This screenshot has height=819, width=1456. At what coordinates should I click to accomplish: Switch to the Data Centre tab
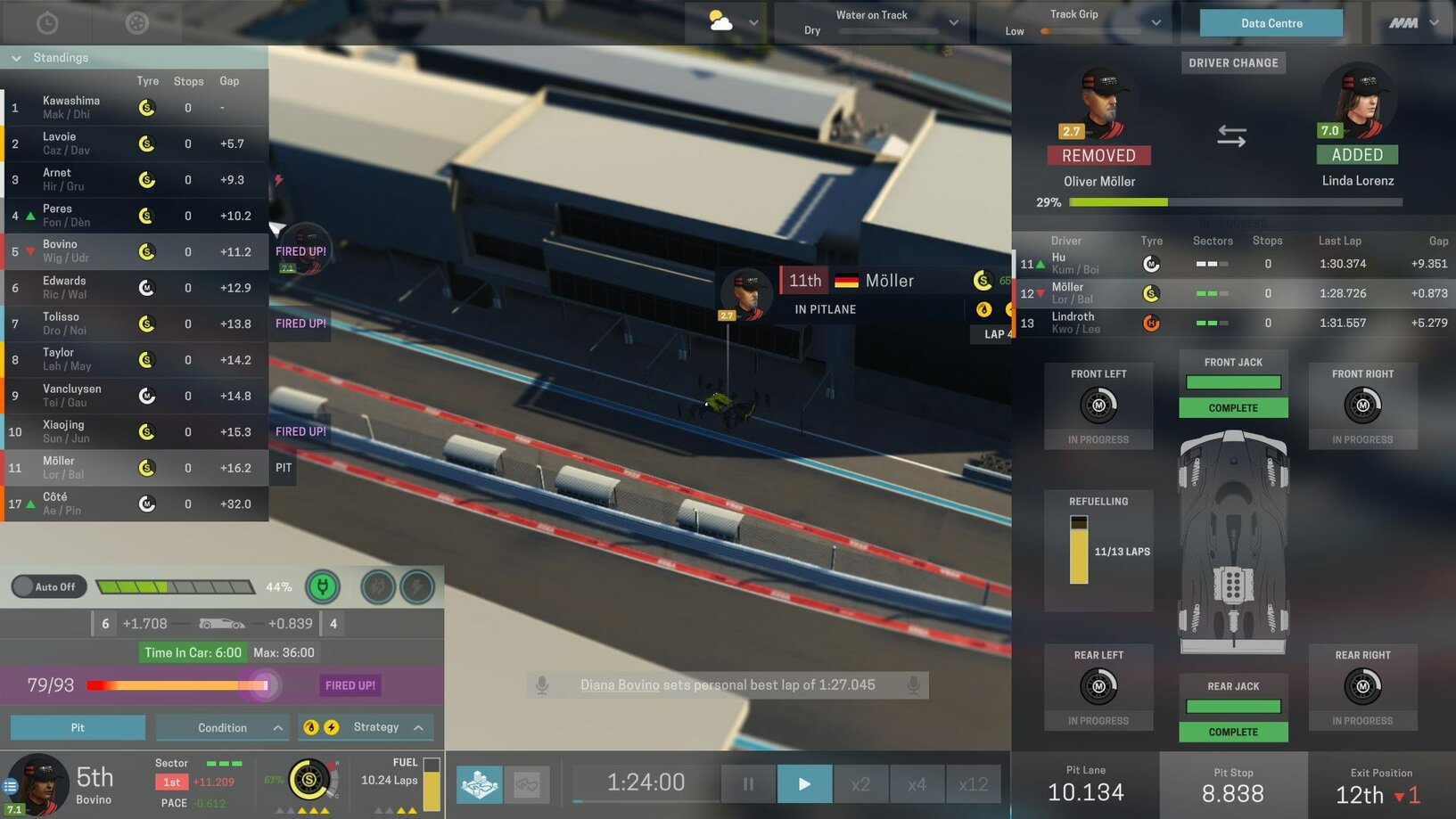click(x=1270, y=22)
